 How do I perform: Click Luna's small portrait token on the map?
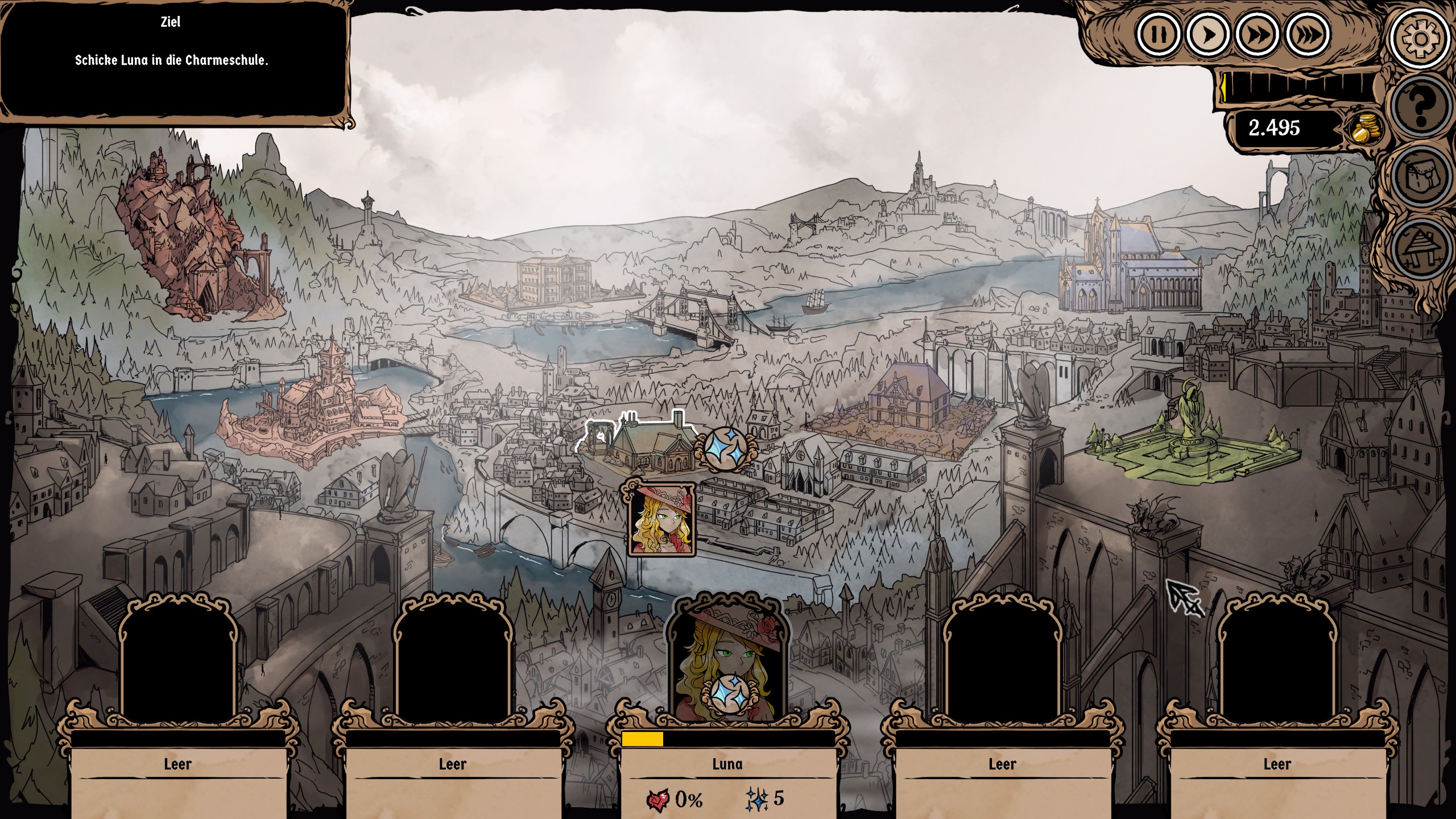[x=661, y=519]
